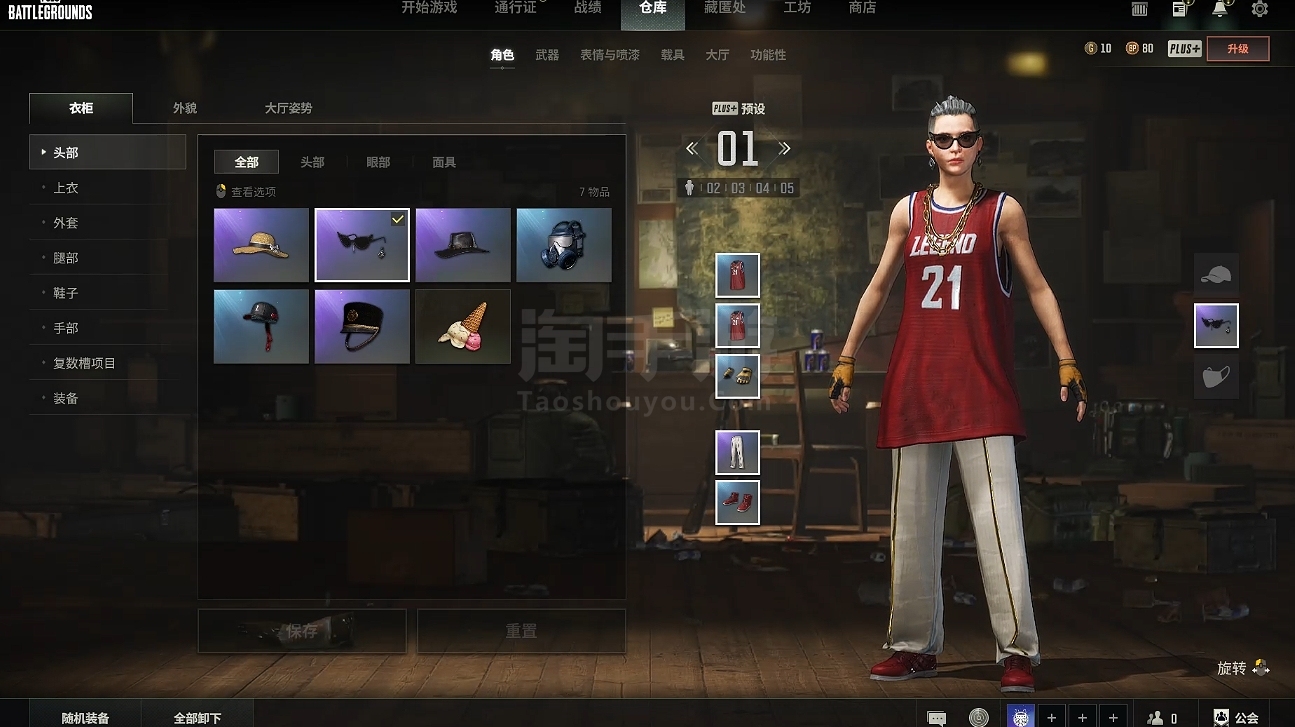Switch to the 外貌 appearance tab

tap(185, 108)
